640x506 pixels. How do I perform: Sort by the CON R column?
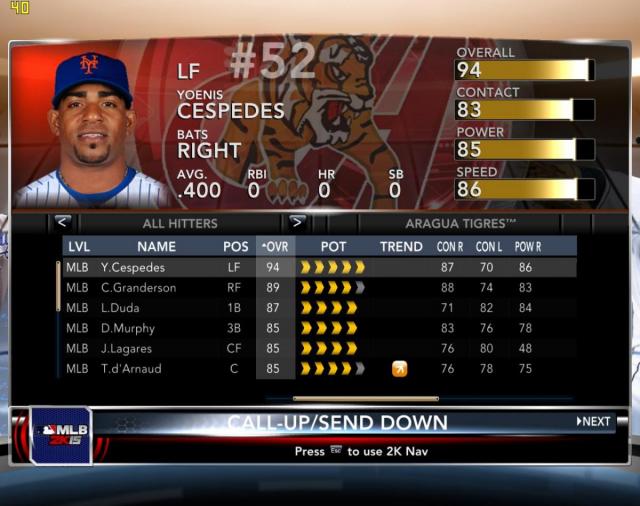(450, 246)
